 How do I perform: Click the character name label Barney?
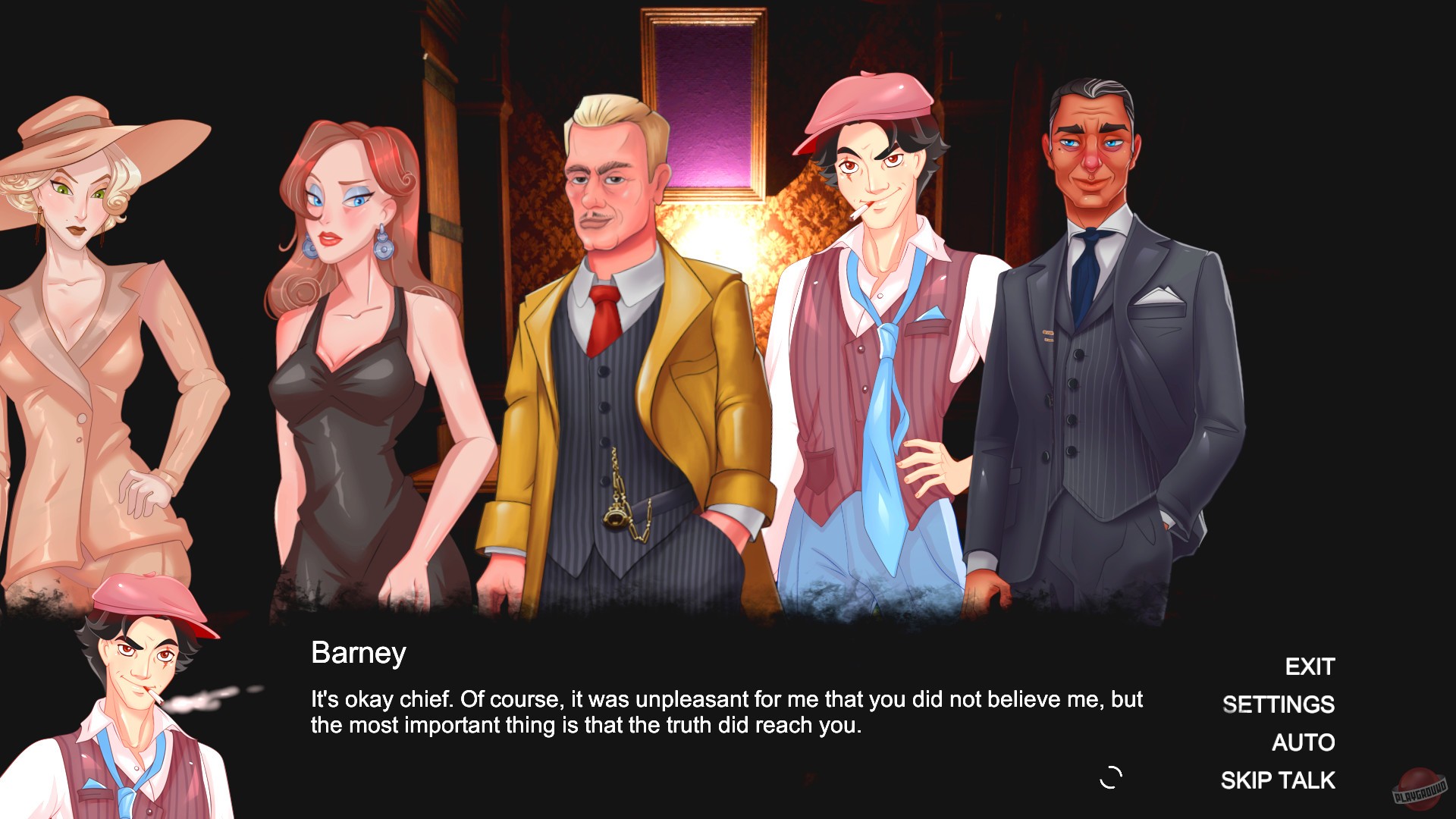tap(359, 653)
